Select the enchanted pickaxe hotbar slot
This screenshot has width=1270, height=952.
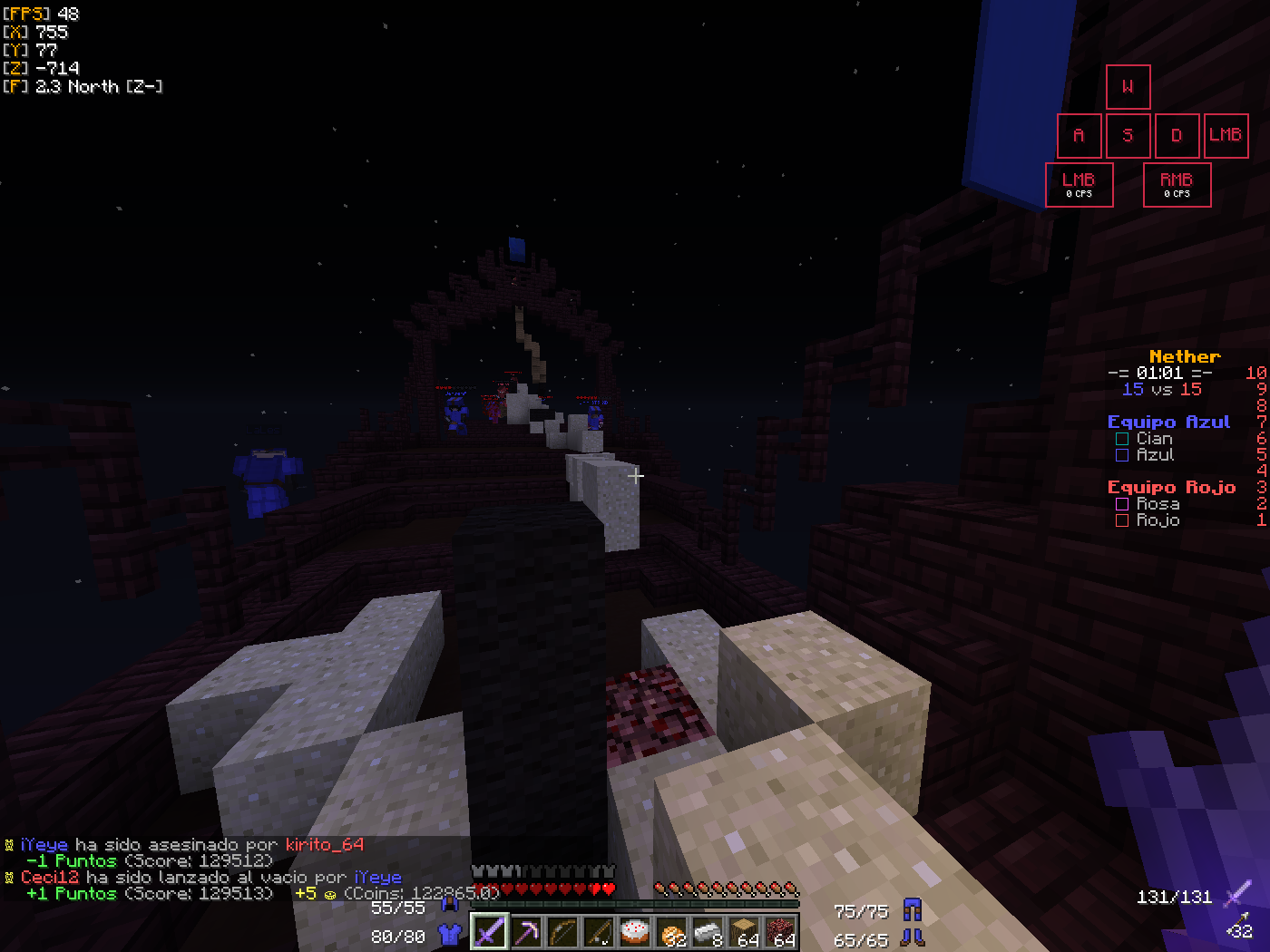(x=526, y=932)
